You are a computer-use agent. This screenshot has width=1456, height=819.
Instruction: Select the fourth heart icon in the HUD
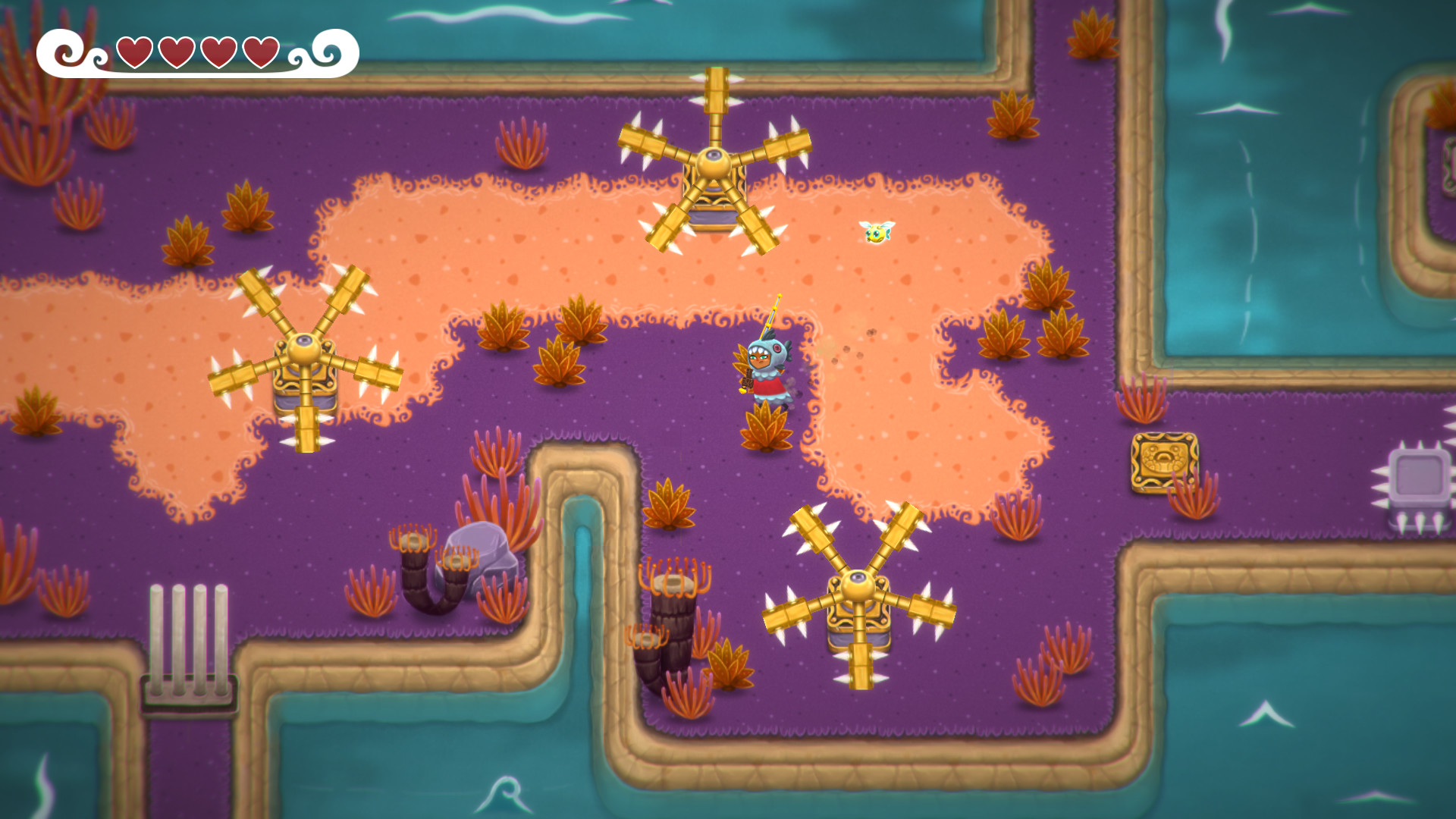coord(262,52)
